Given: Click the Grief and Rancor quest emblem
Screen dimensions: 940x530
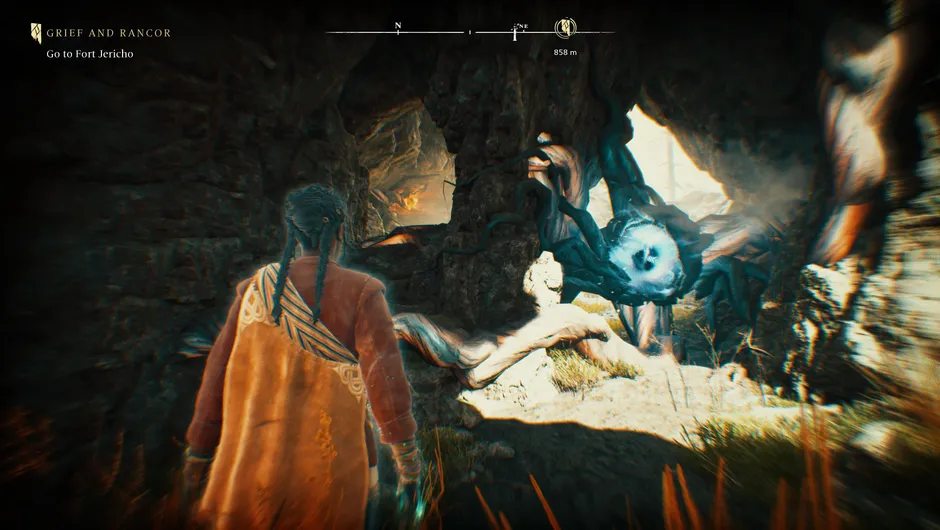Looking at the screenshot, I should point(37,33).
